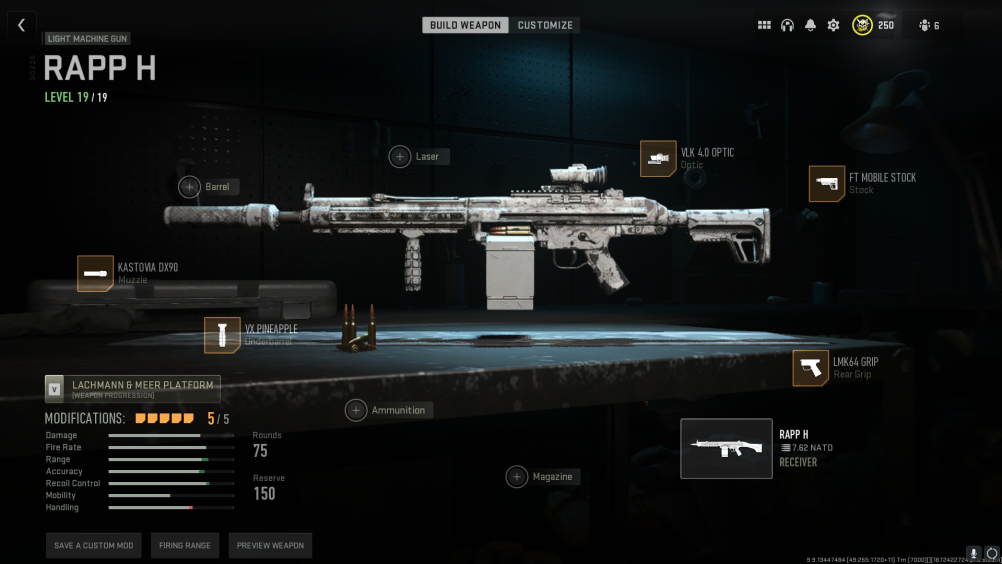This screenshot has height=564, width=1002.
Task: Open the Magazine attachment slot
Action: click(517, 477)
